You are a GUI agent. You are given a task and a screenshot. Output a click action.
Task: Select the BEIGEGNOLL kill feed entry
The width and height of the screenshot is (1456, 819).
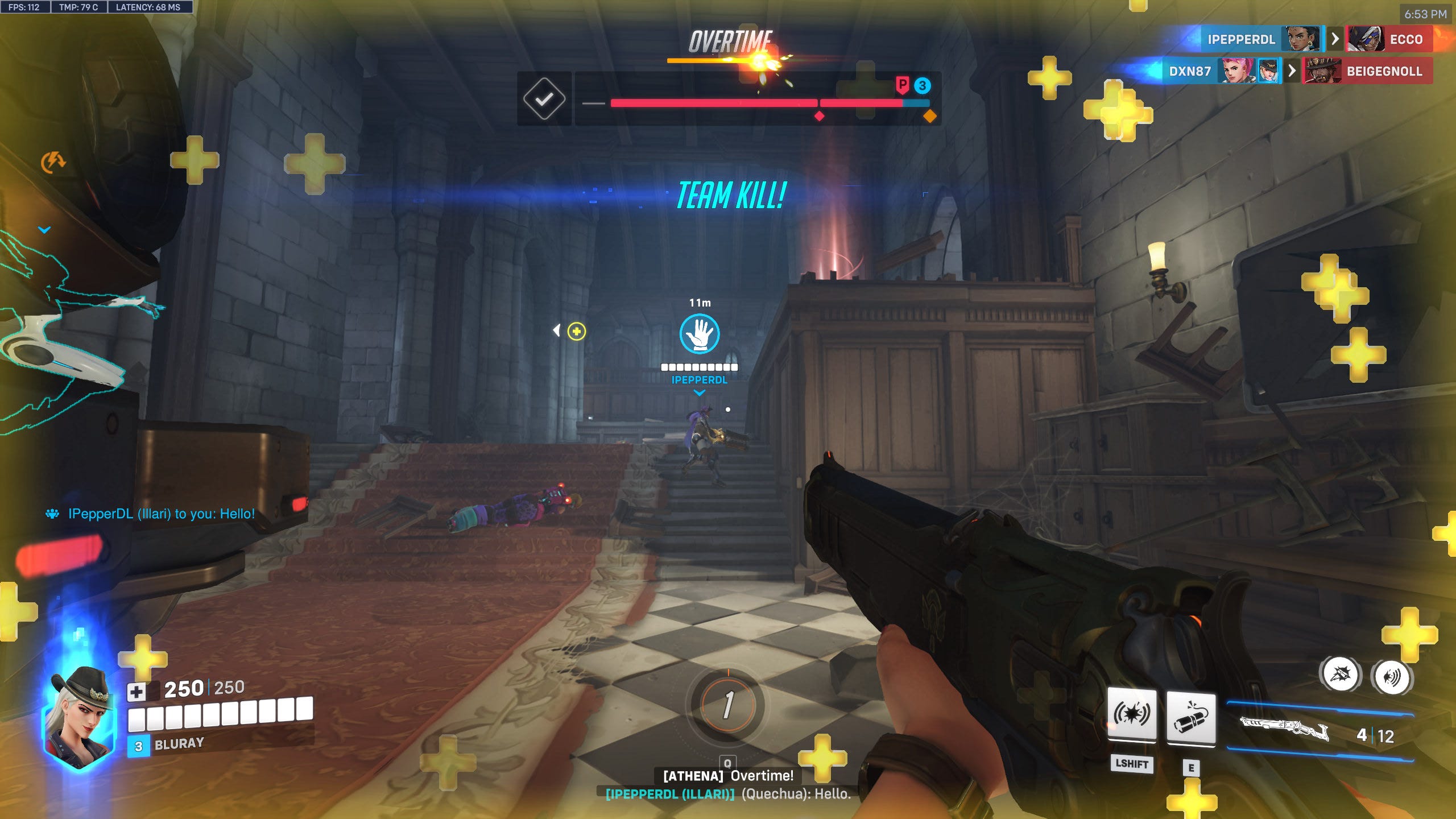(x=1383, y=71)
